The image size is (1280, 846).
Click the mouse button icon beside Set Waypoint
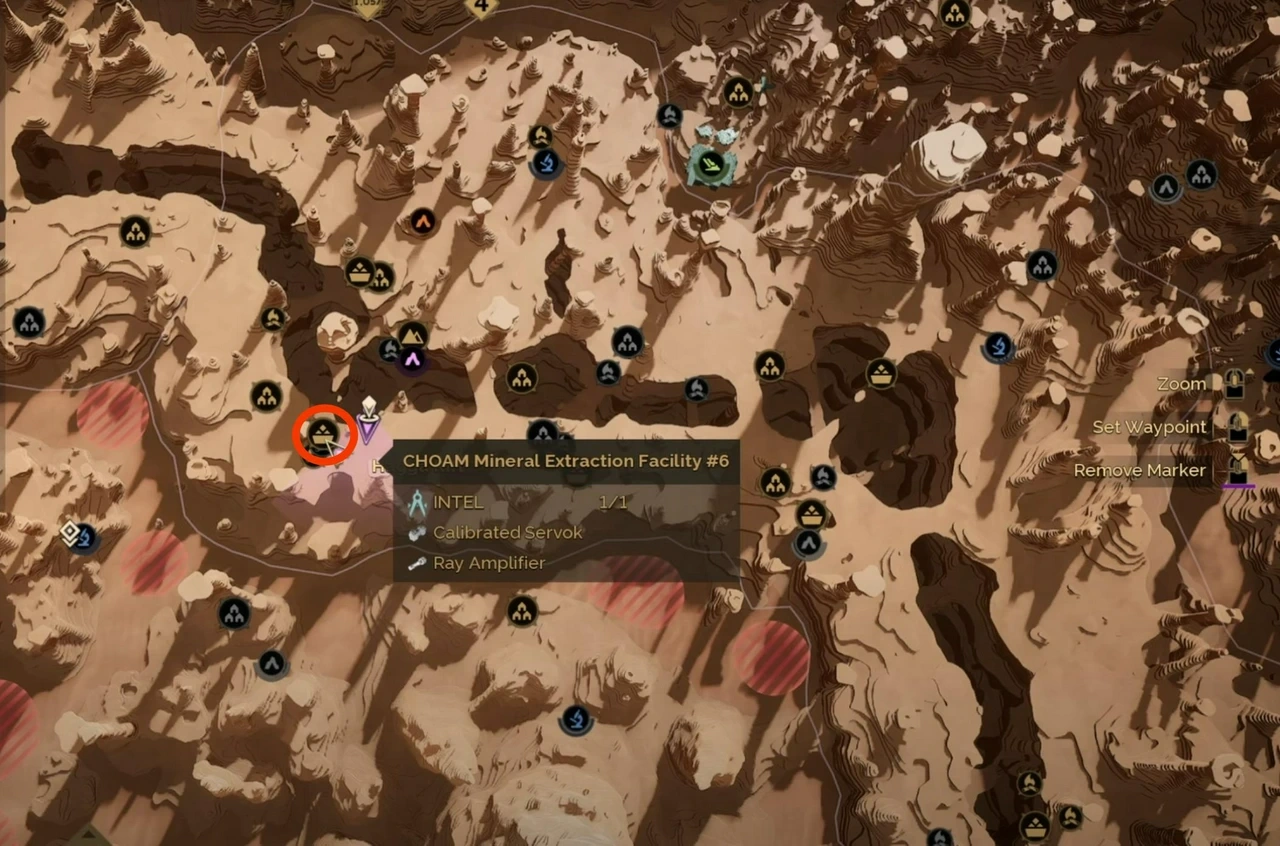coord(1237,428)
